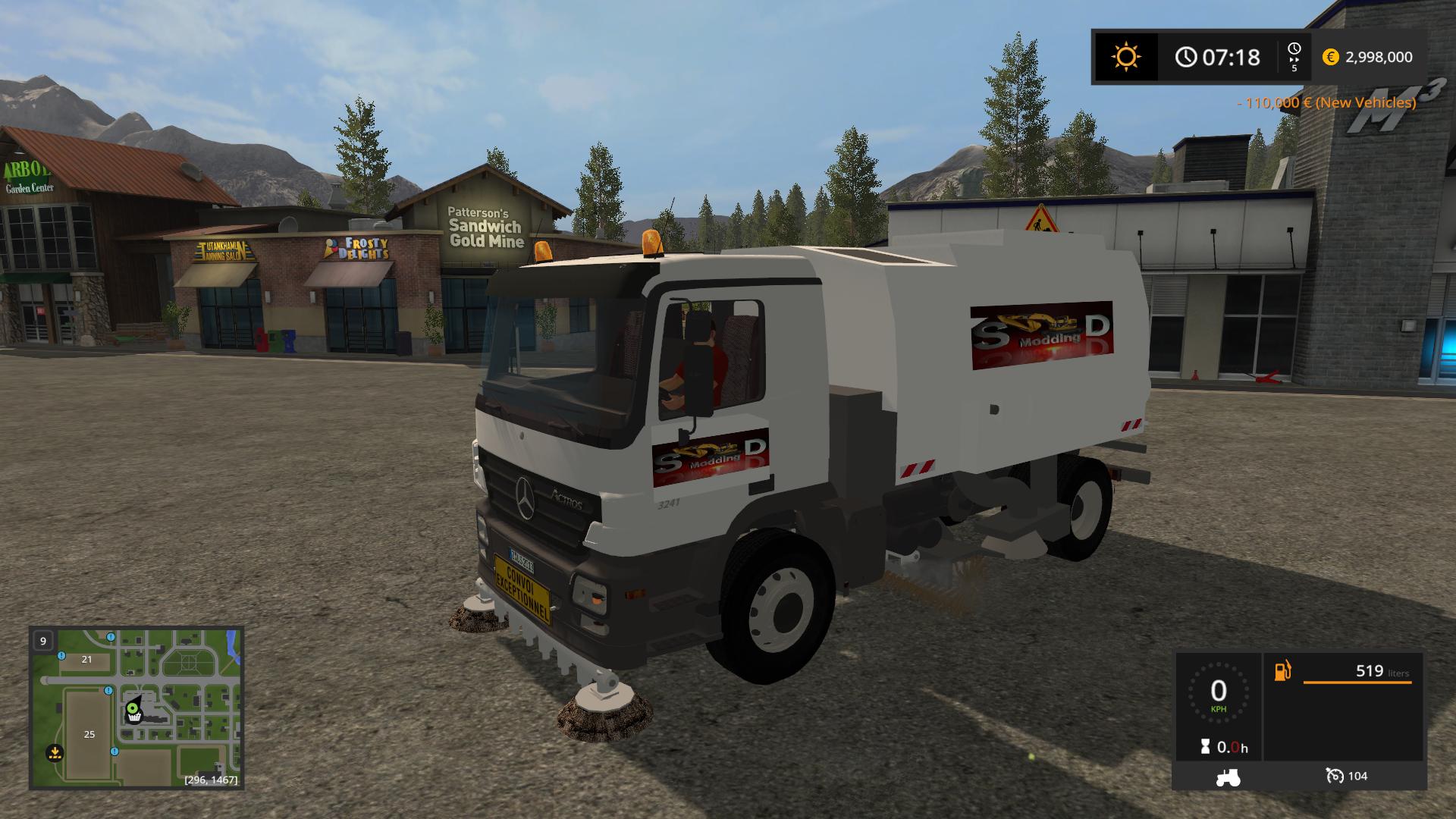Click the green player marker on minimap
The image size is (1456, 819).
coord(133,708)
